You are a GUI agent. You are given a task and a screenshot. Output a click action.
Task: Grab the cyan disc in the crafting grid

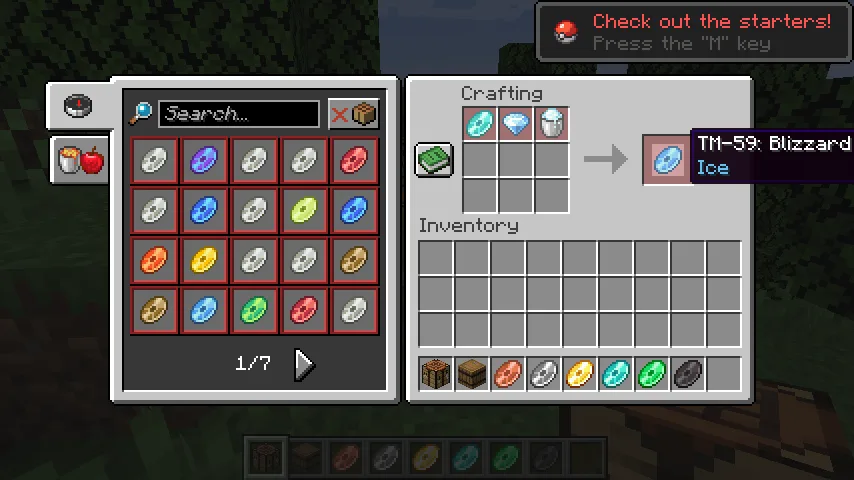[480, 125]
